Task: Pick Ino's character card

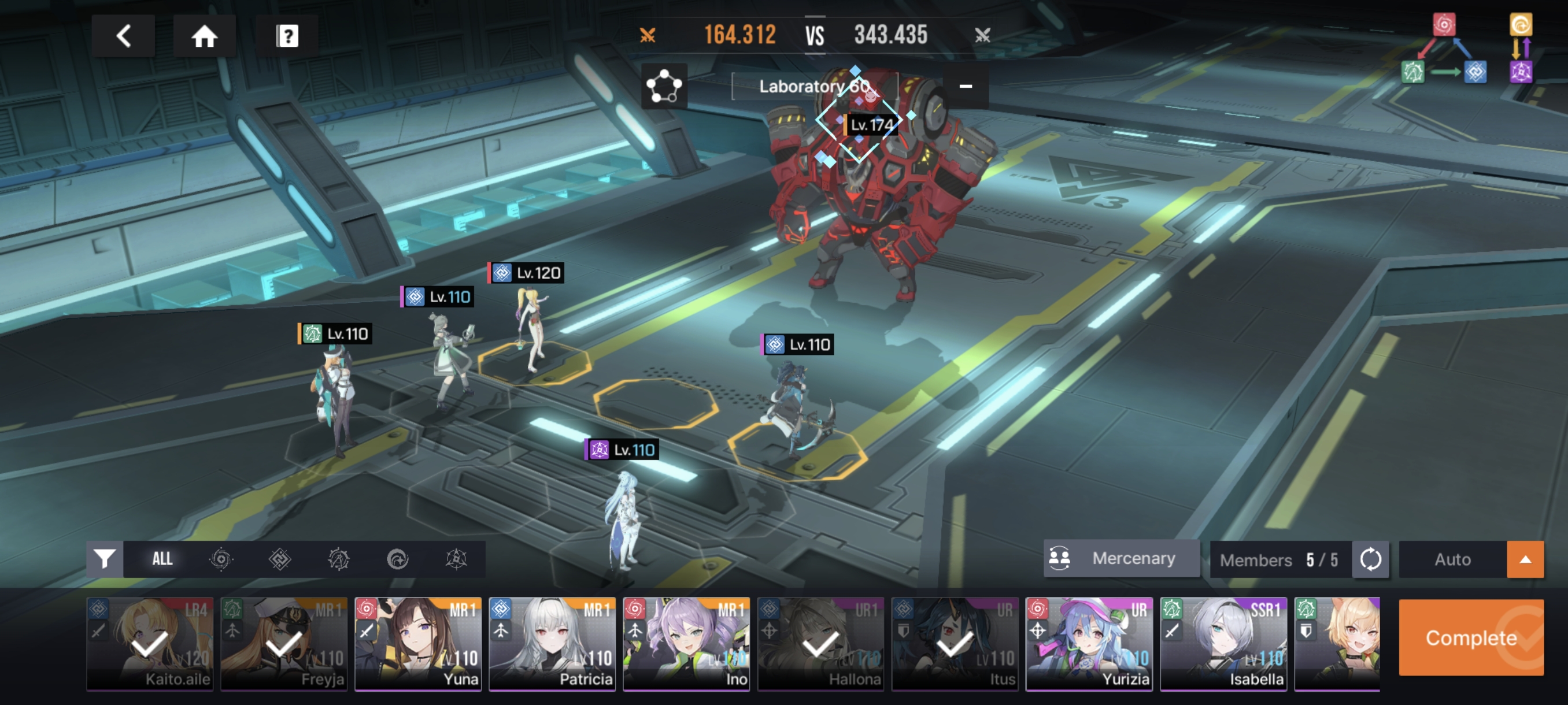Action: coord(686,644)
